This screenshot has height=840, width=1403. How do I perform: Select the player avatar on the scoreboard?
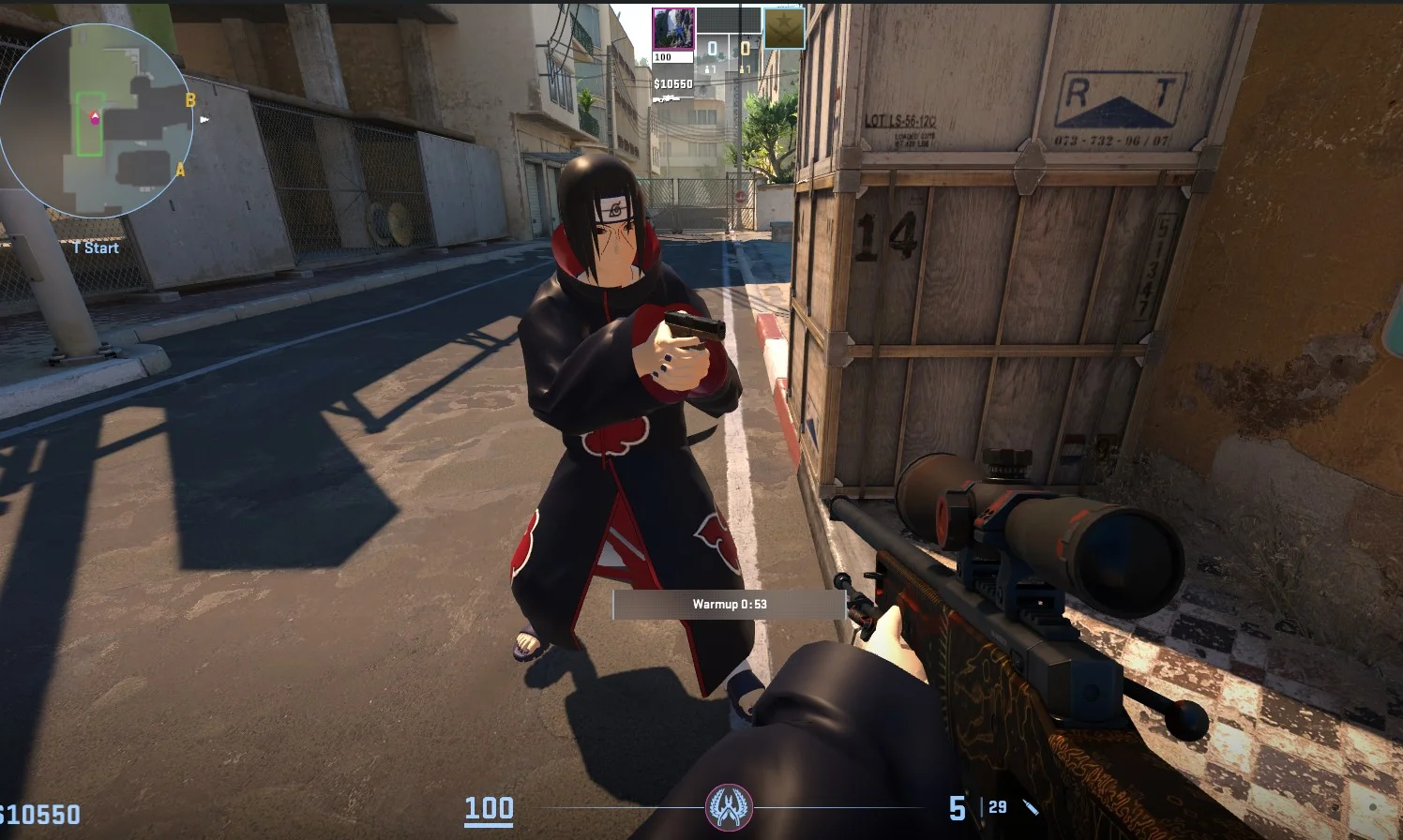point(673,29)
